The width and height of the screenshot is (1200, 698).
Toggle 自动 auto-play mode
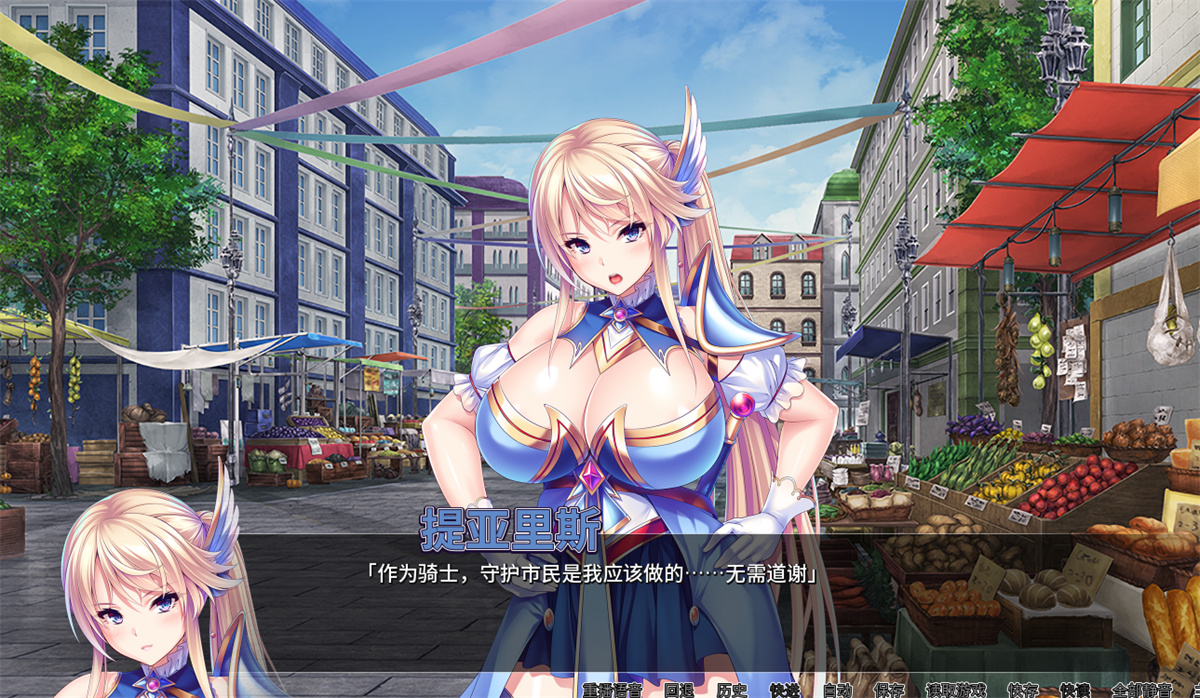tap(837, 689)
